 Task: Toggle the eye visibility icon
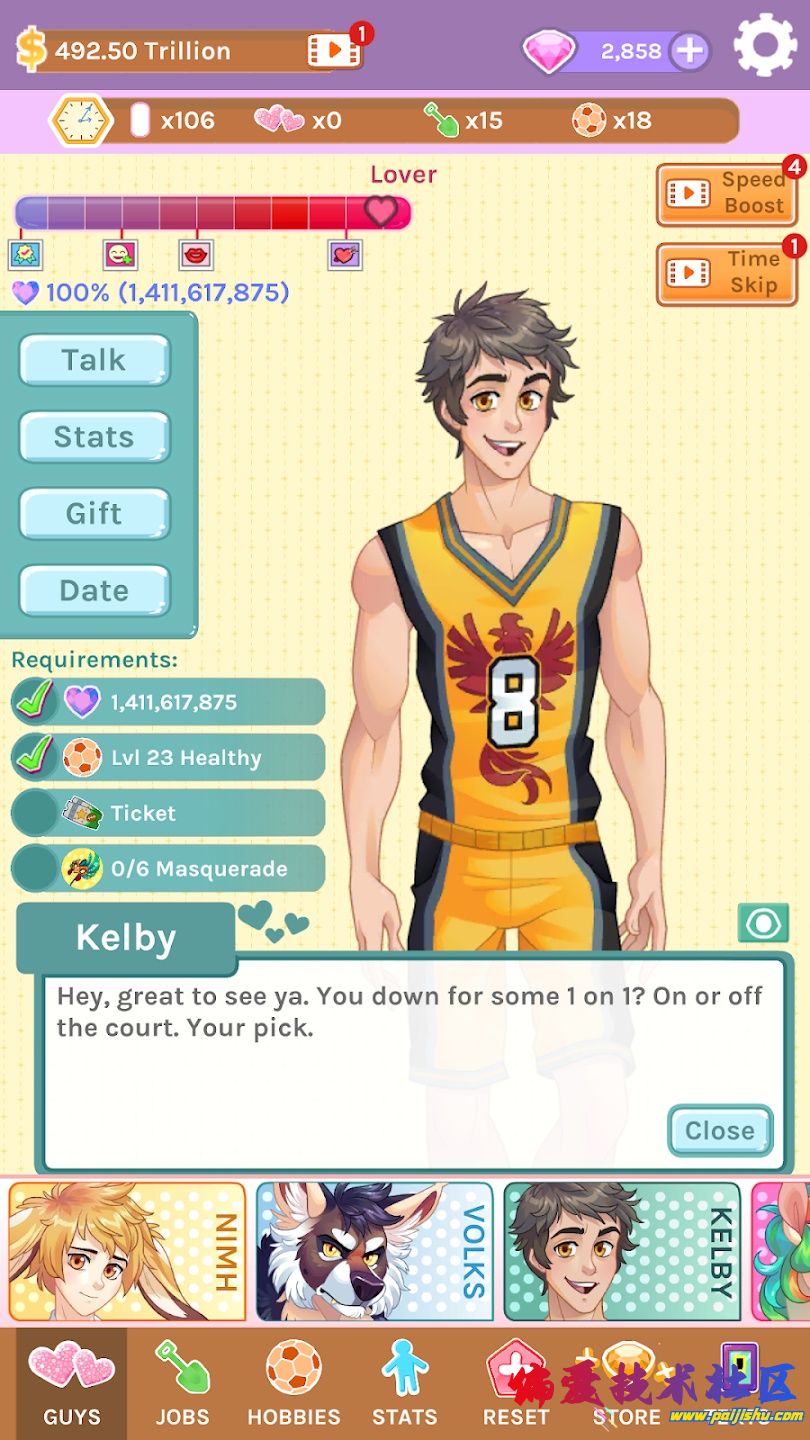763,923
